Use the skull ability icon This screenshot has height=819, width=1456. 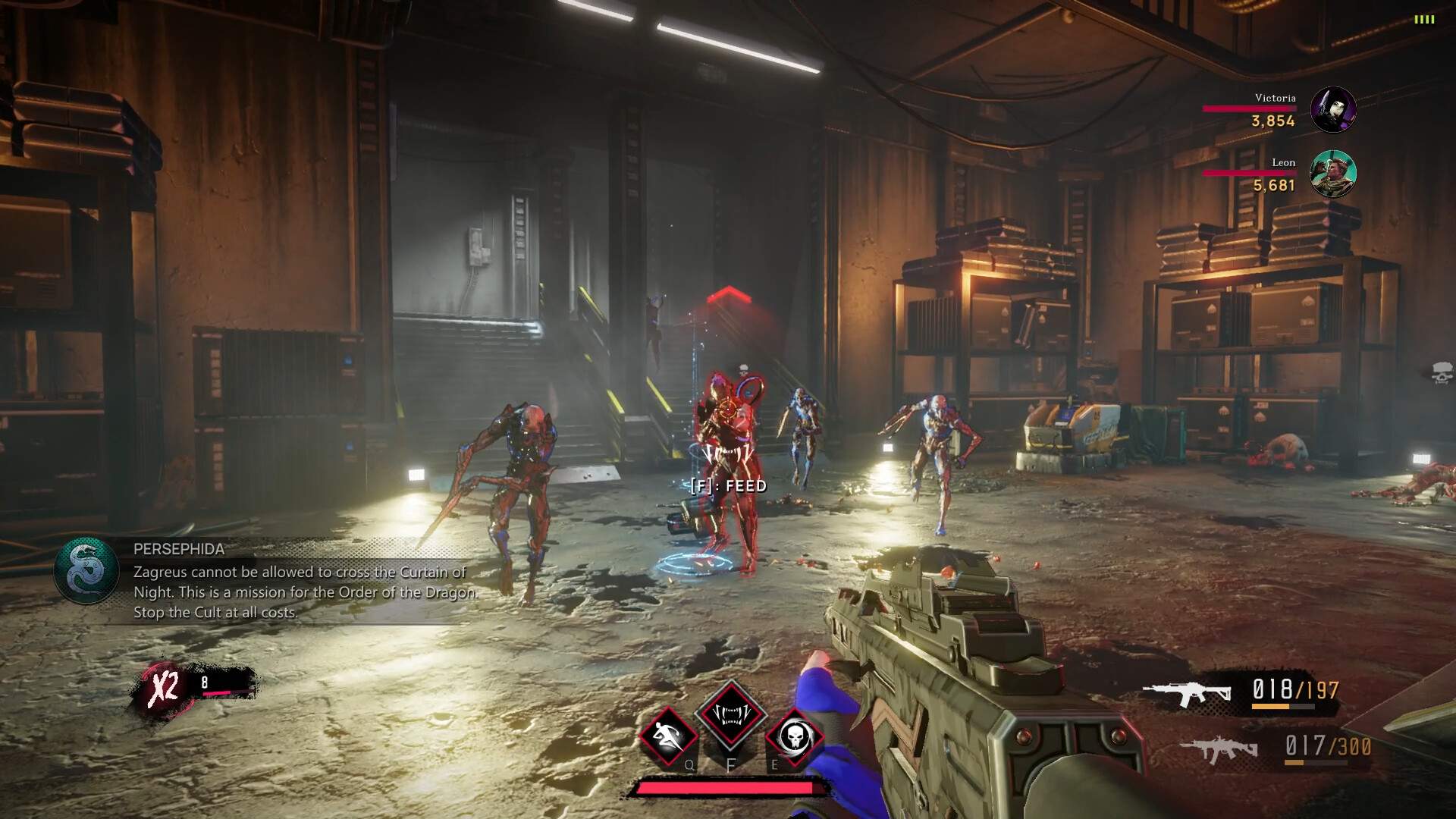(794, 736)
